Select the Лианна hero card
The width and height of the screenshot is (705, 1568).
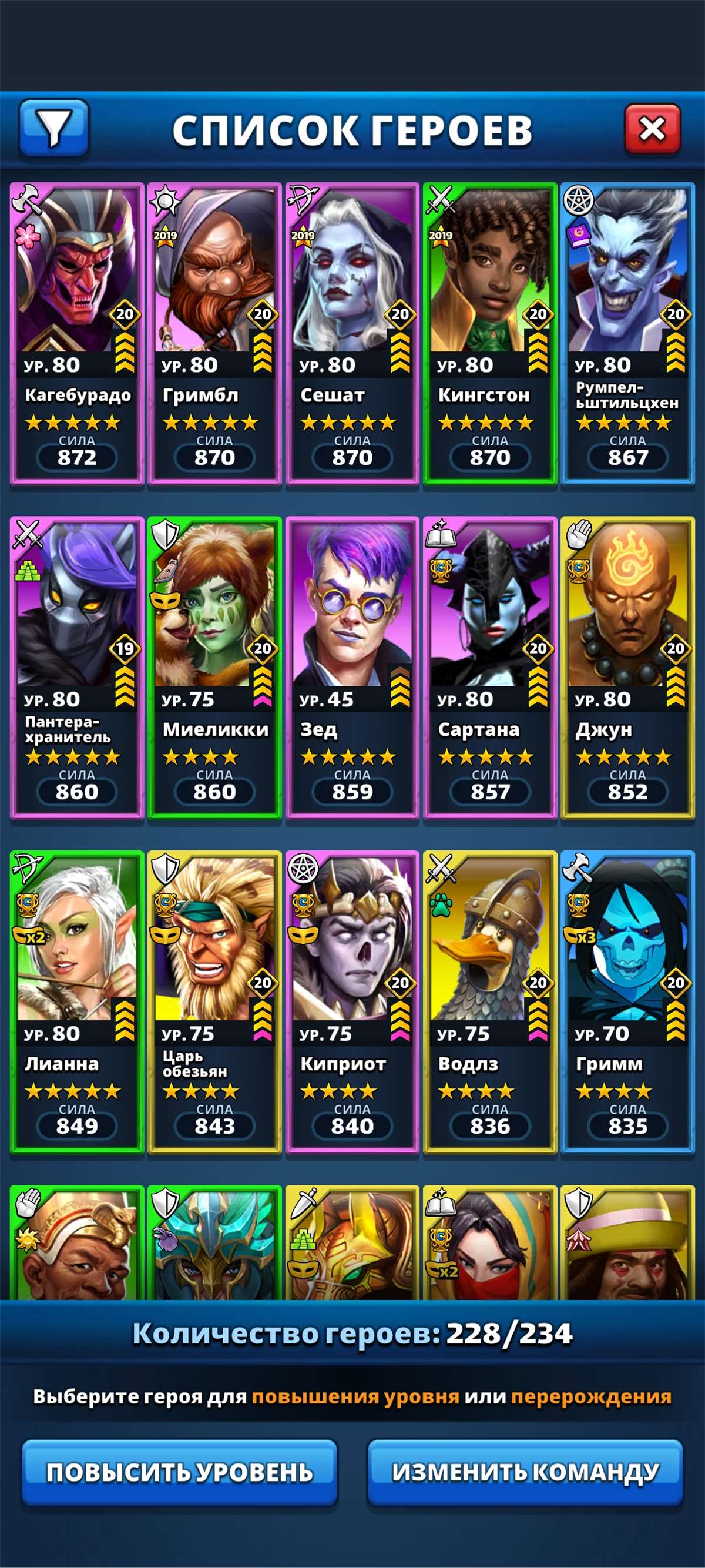point(77,1001)
